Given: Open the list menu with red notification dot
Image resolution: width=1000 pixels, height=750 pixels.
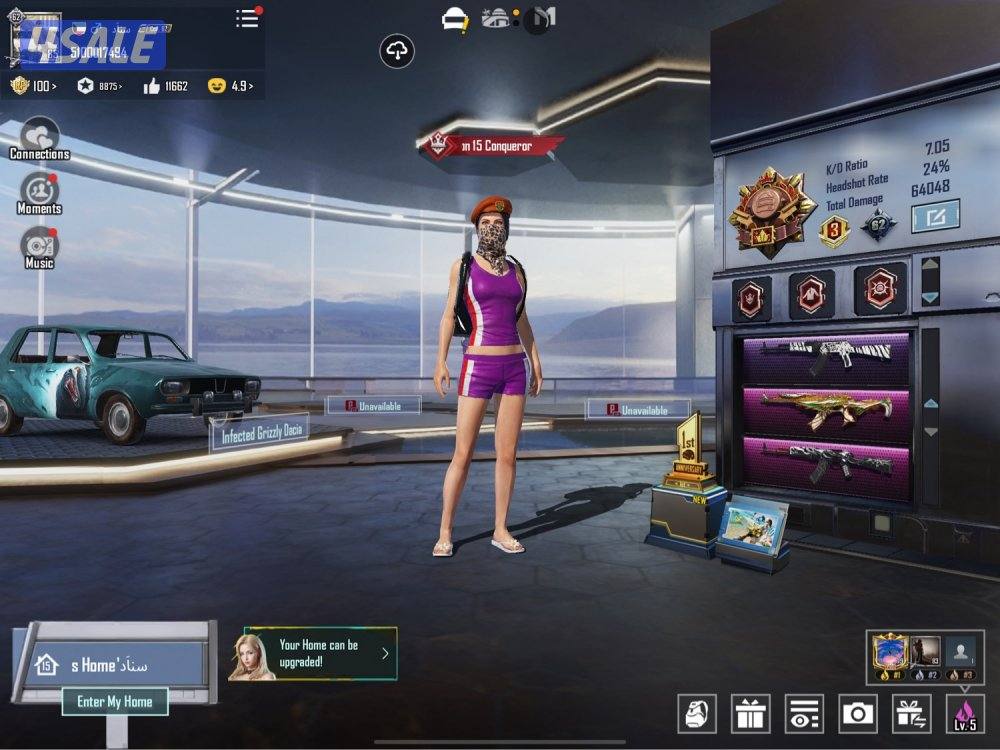Looking at the screenshot, I should click(247, 18).
